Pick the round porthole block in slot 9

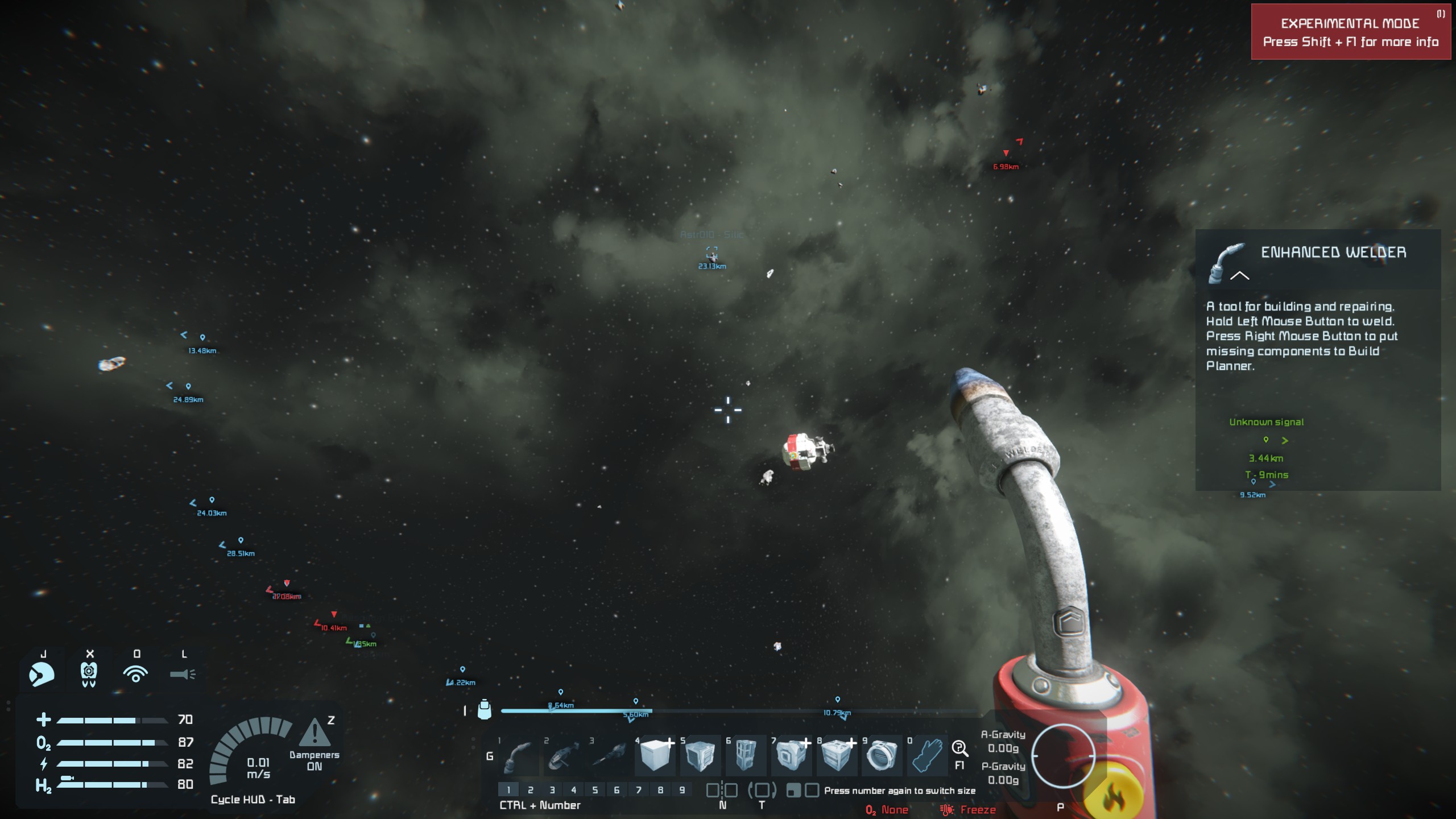882,755
